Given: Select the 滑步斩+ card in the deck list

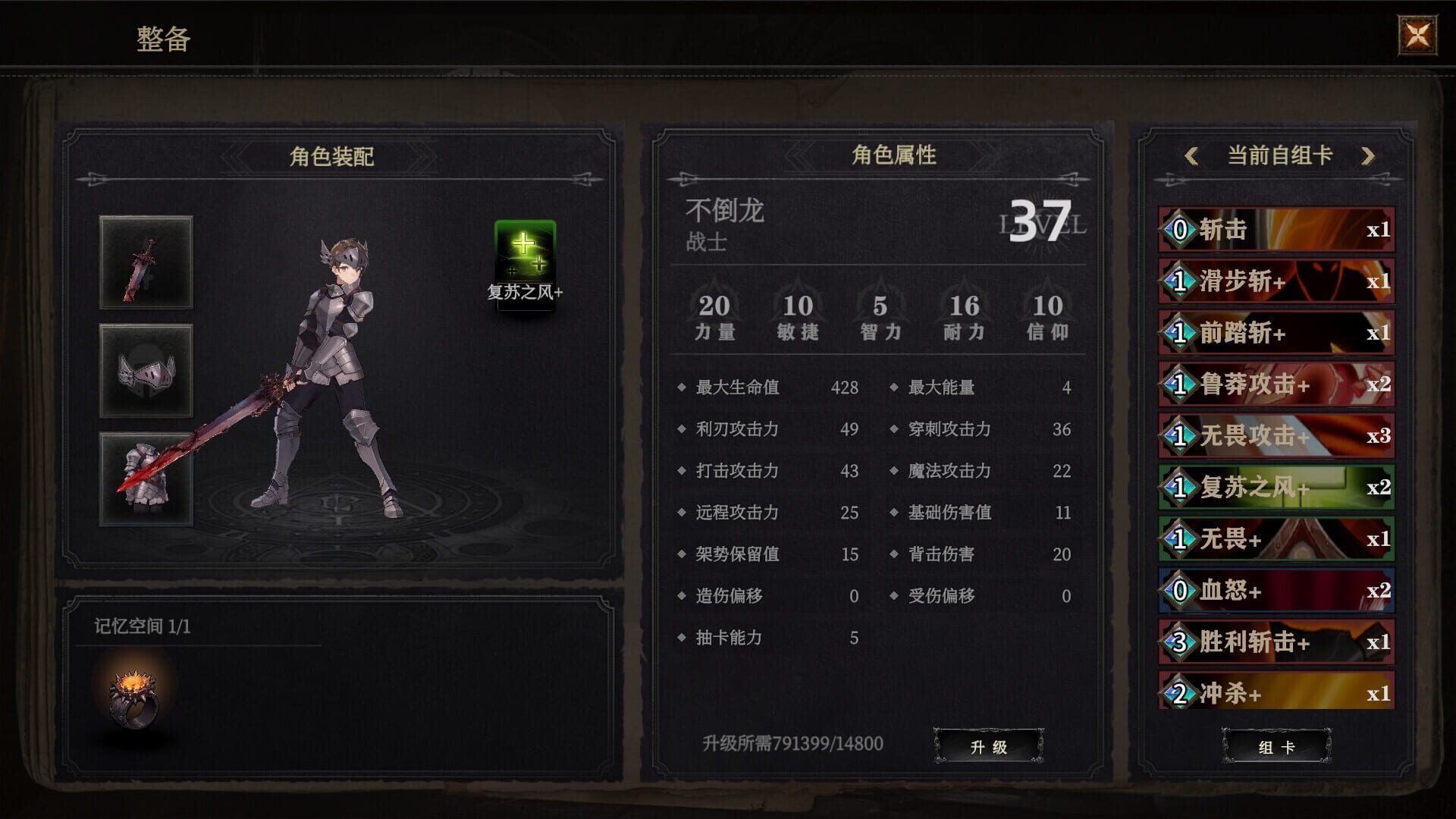Looking at the screenshot, I should (1276, 281).
